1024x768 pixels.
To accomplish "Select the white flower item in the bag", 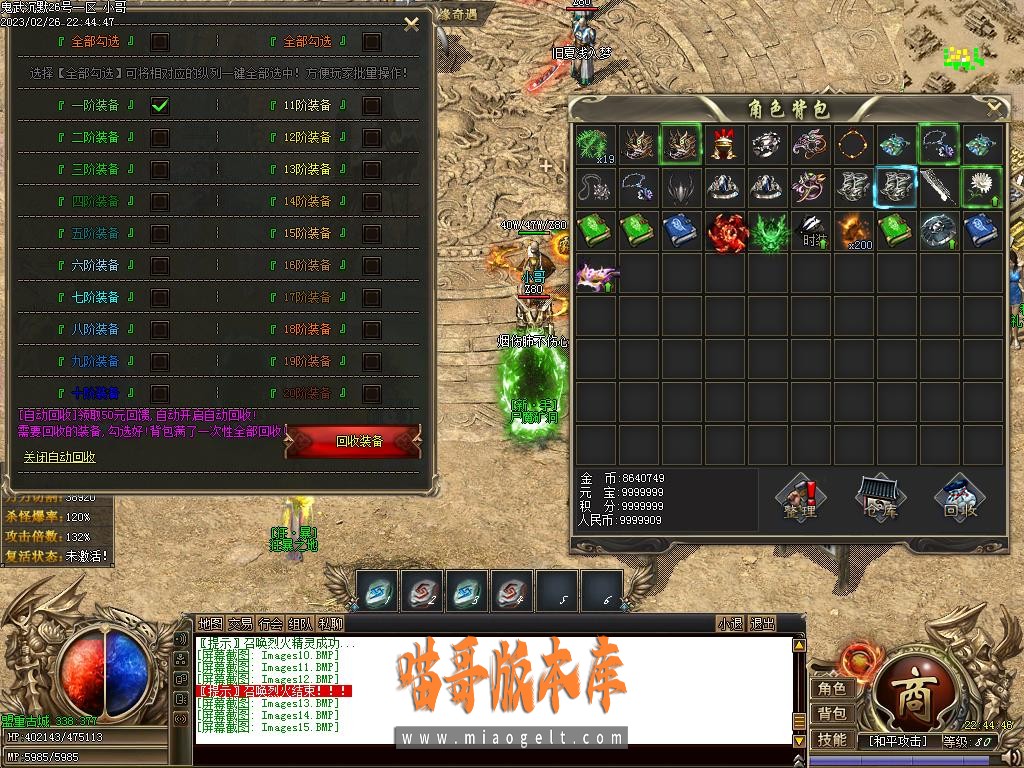I will click(x=982, y=187).
